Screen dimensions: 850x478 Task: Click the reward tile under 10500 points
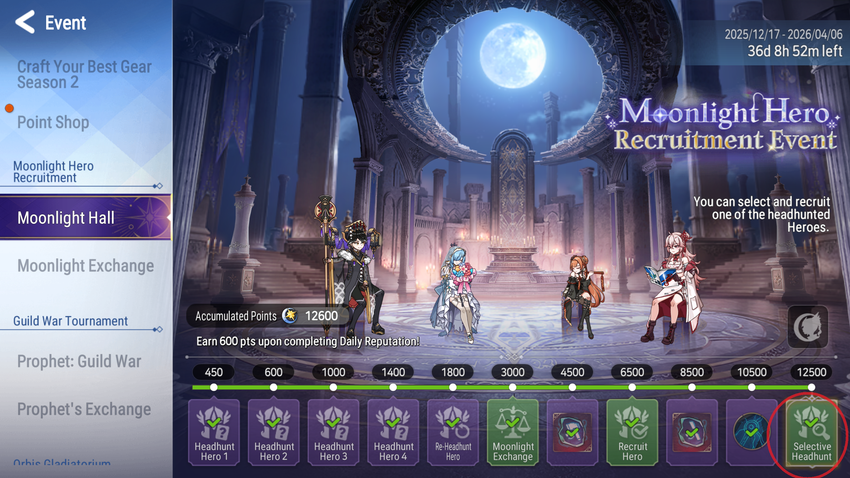pyautogui.click(x=752, y=432)
